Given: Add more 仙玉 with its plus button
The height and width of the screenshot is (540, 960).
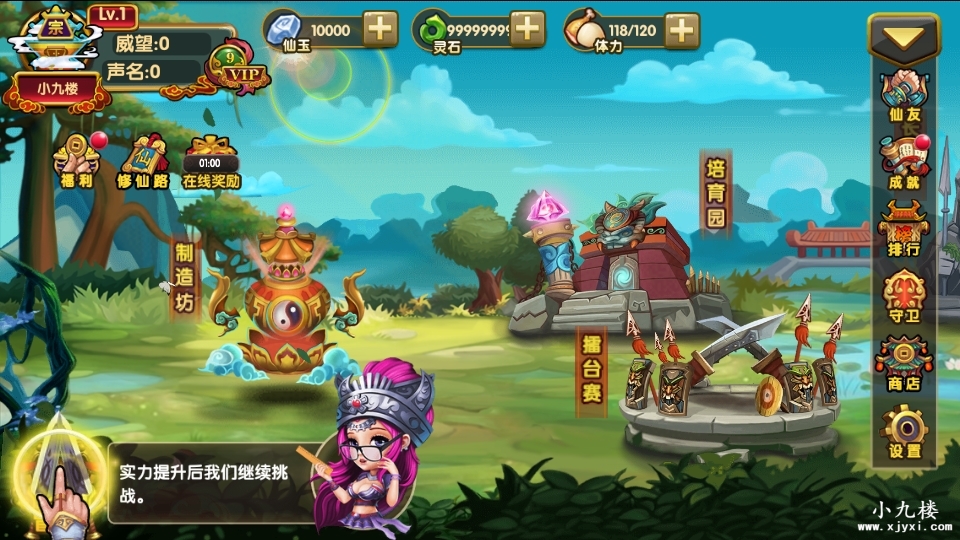Looking at the screenshot, I should 380,29.
